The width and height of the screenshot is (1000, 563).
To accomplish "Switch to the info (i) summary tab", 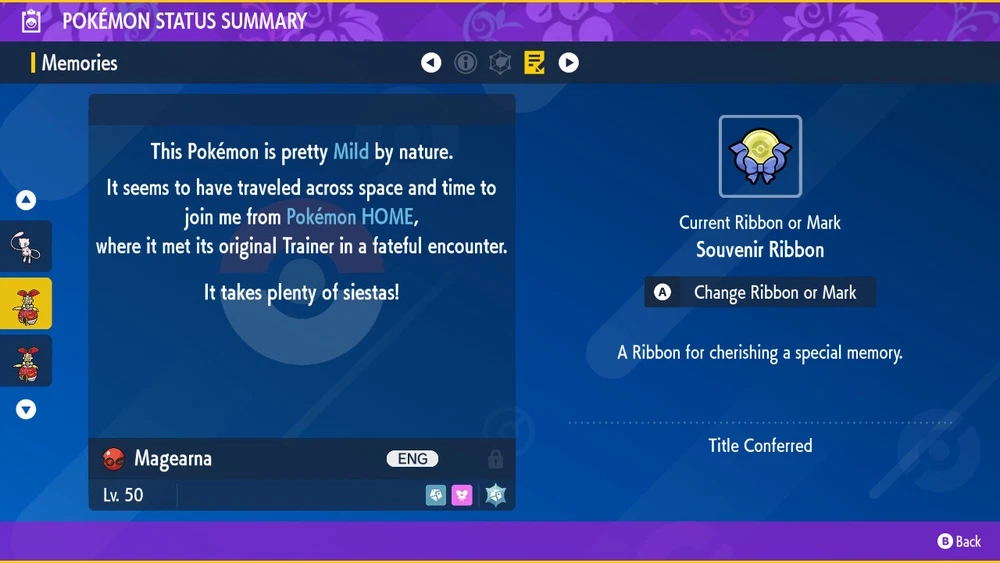I will [x=465, y=63].
